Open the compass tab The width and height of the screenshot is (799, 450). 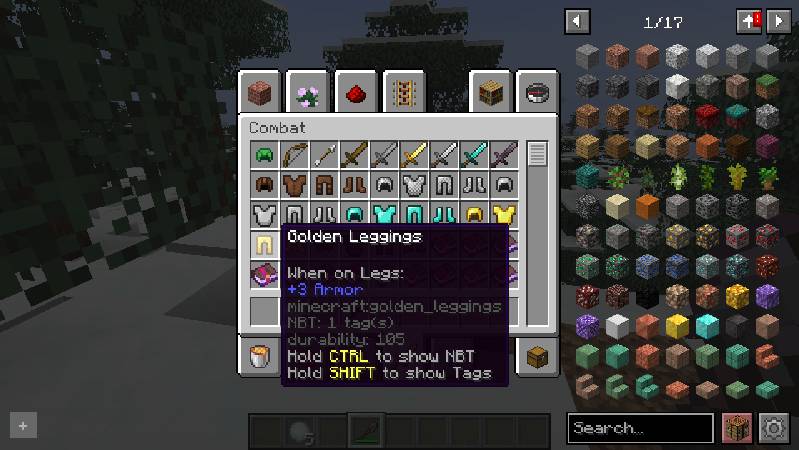point(536,94)
